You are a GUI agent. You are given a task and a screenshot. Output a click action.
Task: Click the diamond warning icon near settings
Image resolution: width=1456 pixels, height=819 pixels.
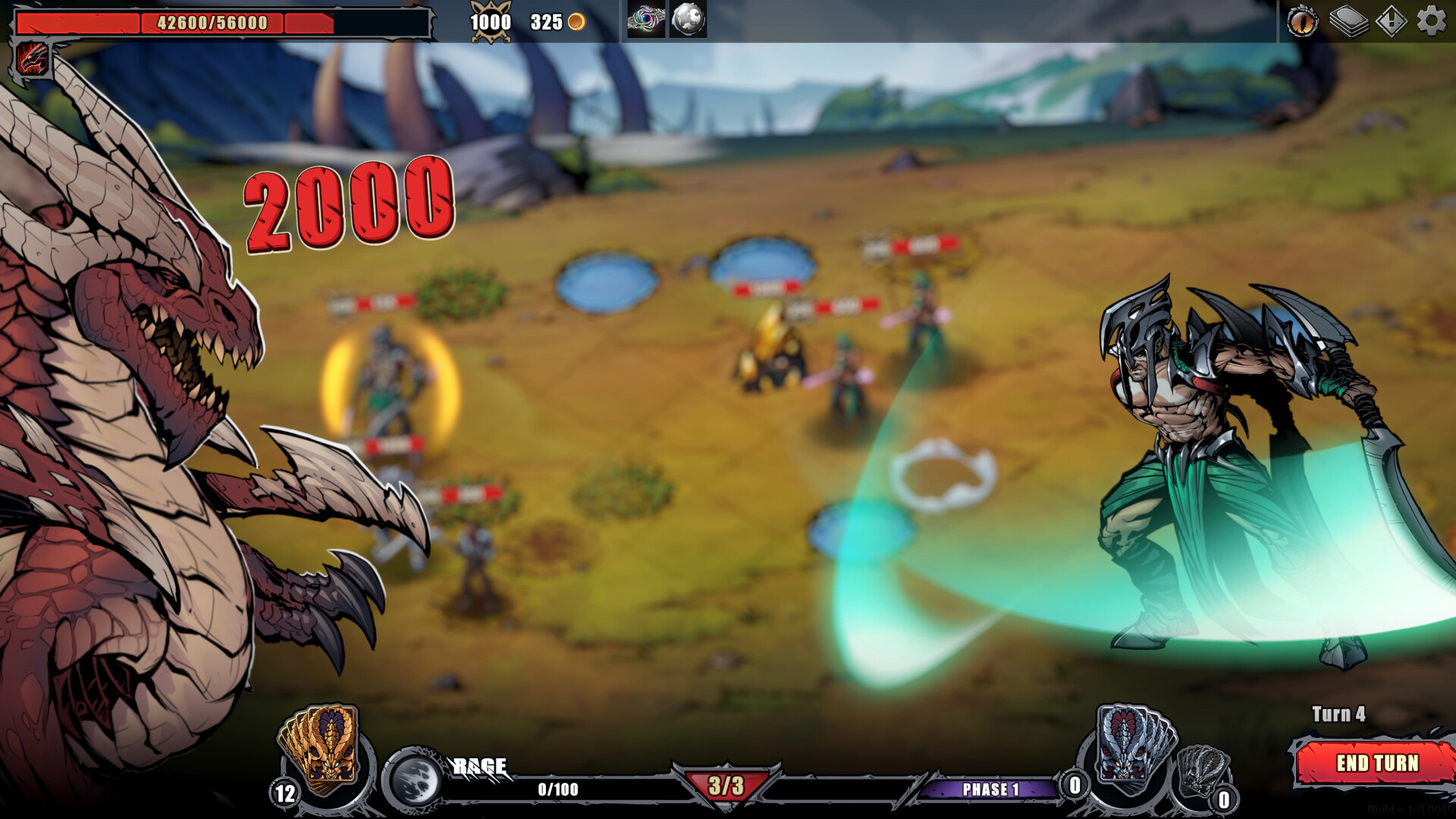pos(1390,23)
